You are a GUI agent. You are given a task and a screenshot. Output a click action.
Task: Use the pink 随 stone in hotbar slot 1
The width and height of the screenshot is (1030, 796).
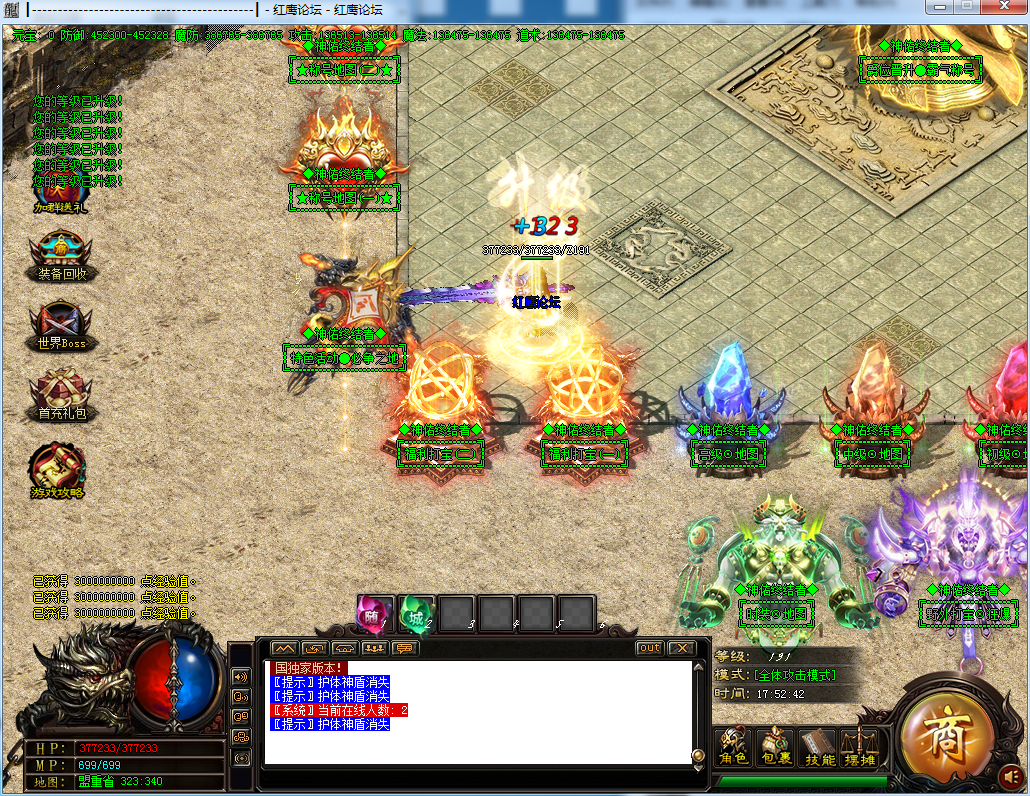(375, 613)
